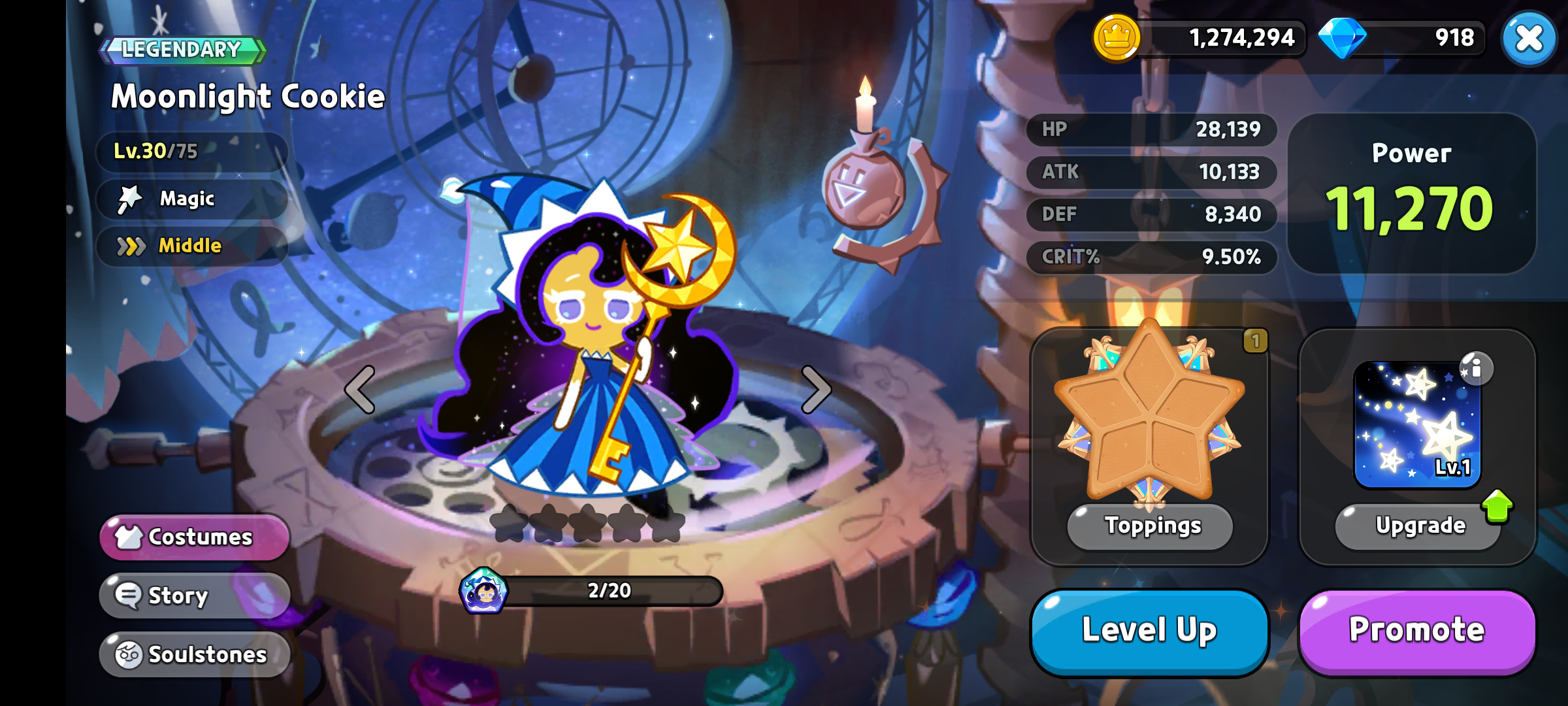Tap the Moonlight Cookie soulstone icon
The height and width of the screenshot is (706, 1568).
click(x=483, y=591)
